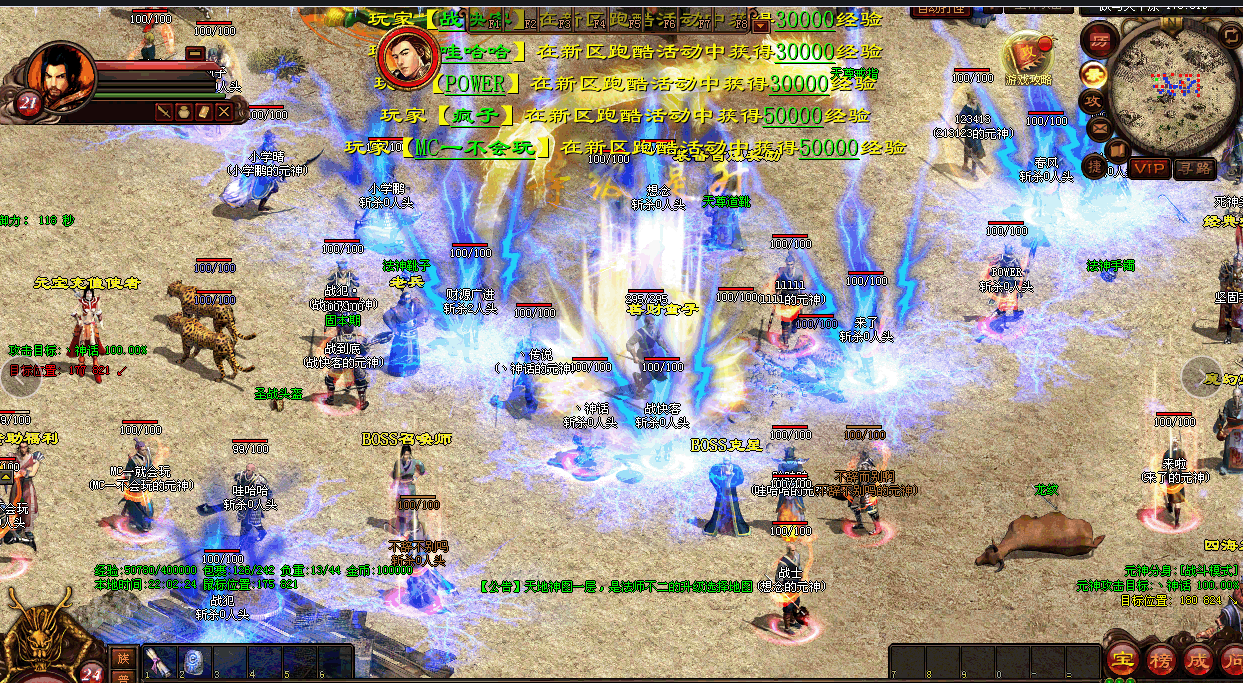Toggle the minimap rotate arrows button
This screenshot has height=683, width=1243.
click(x=1231, y=35)
